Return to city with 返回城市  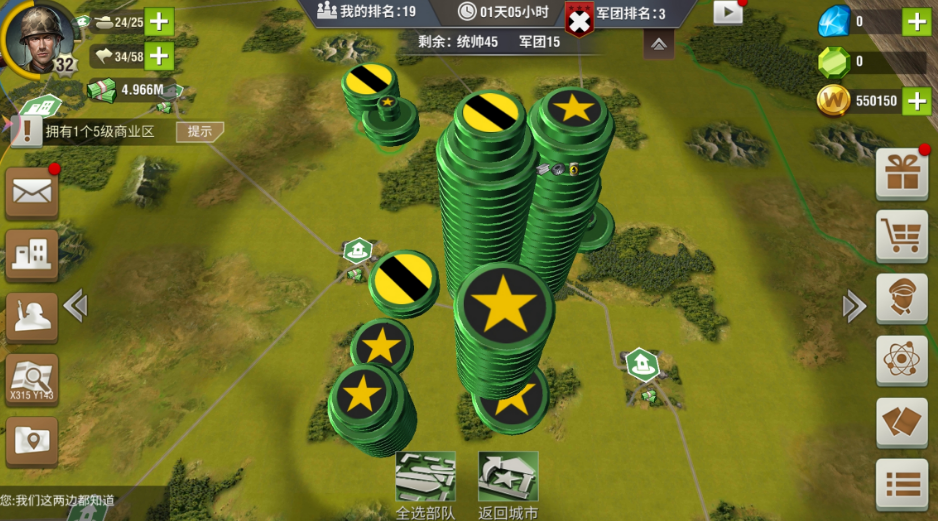[508, 480]
